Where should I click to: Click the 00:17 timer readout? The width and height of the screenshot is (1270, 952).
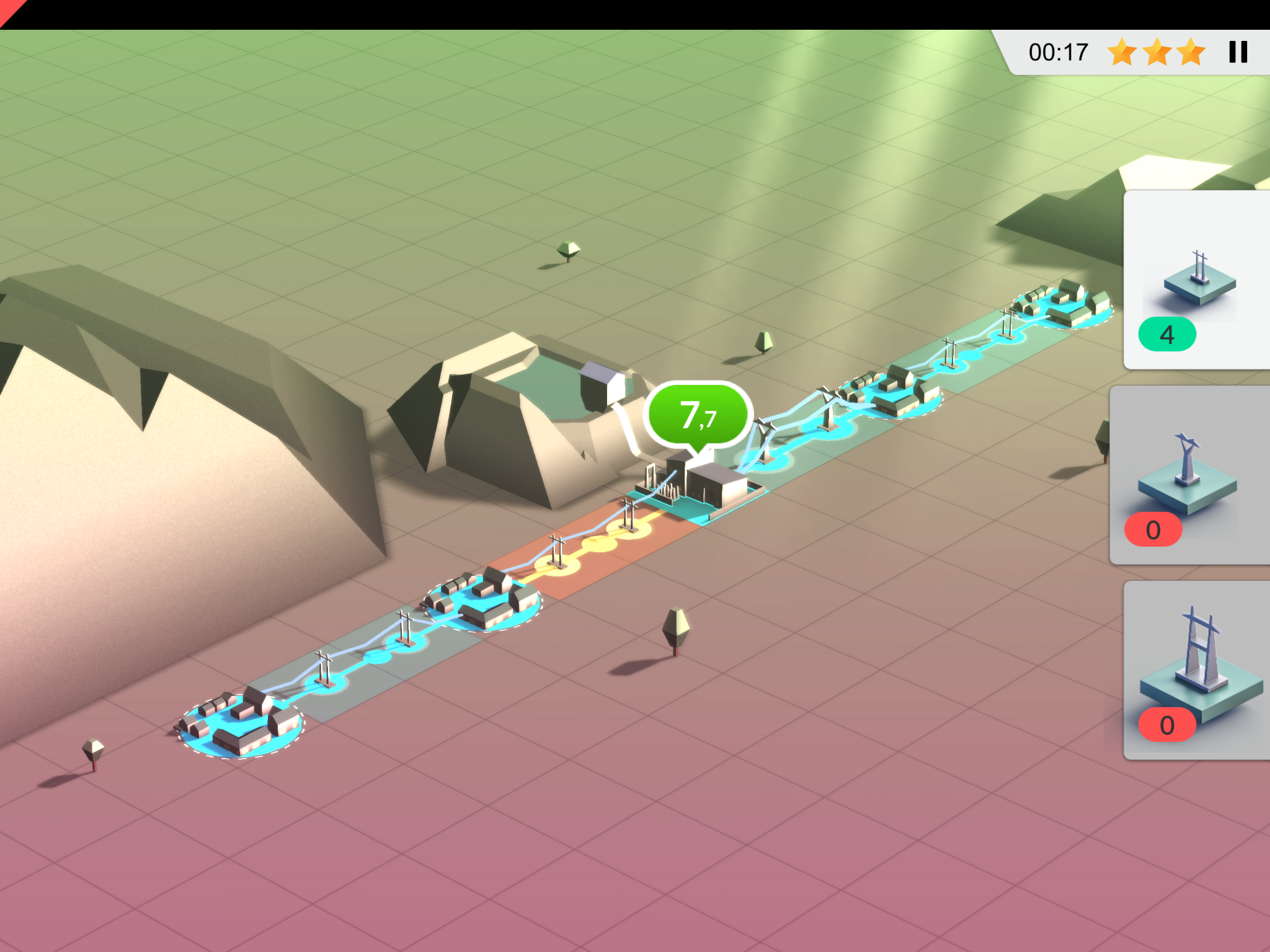click(1057, 52)
